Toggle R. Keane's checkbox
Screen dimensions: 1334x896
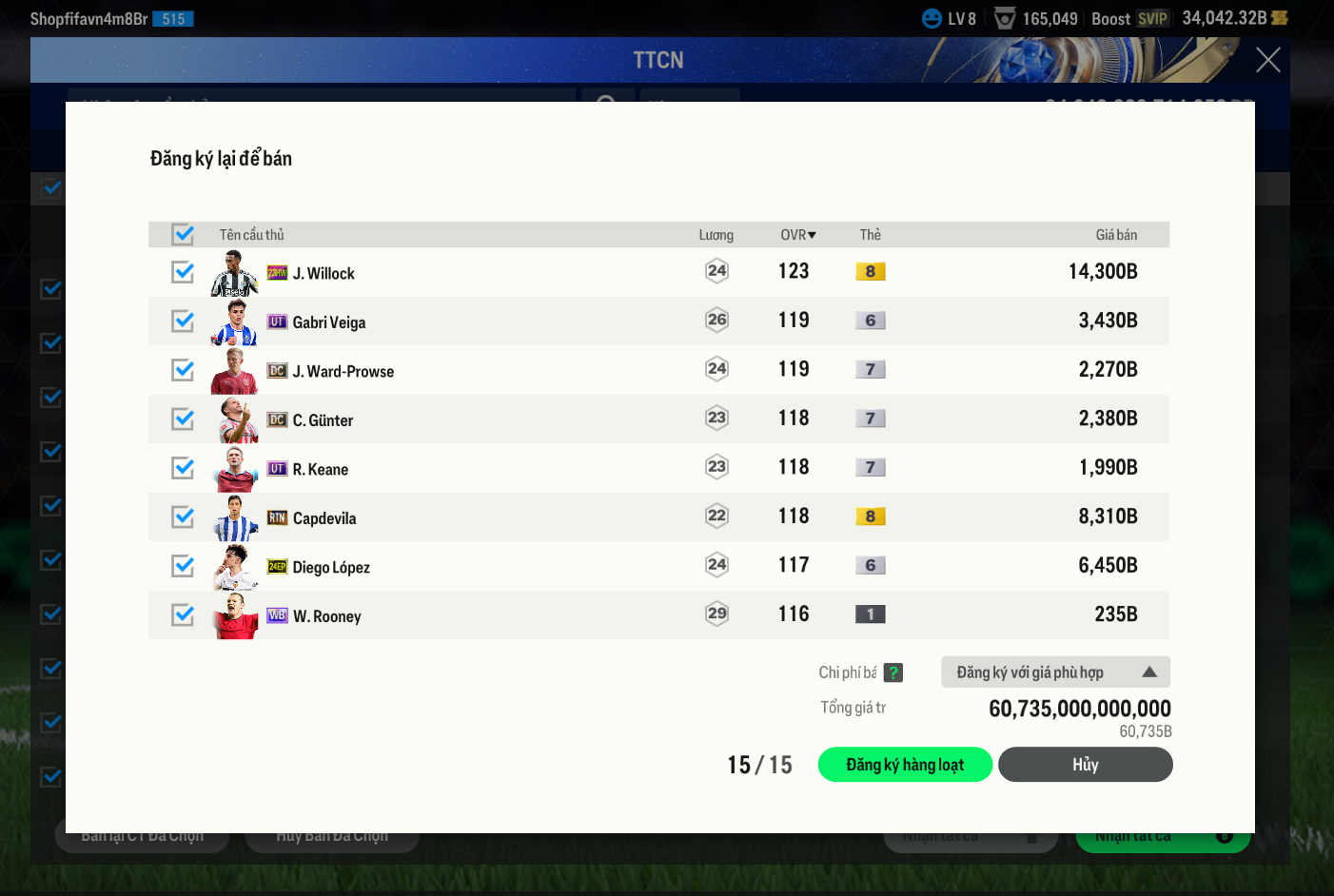183,468
